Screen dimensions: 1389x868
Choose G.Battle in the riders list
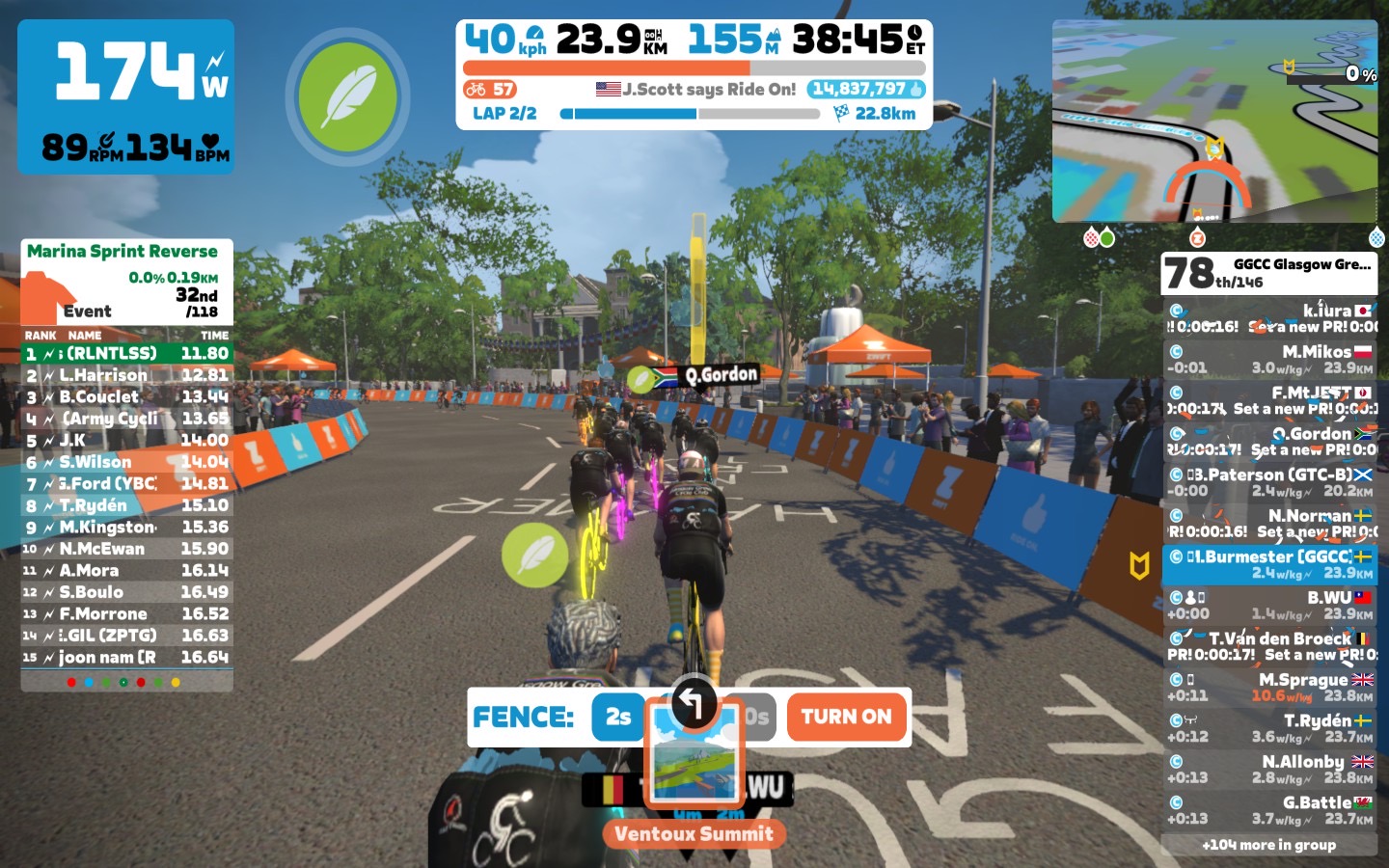click(1269, 810)
